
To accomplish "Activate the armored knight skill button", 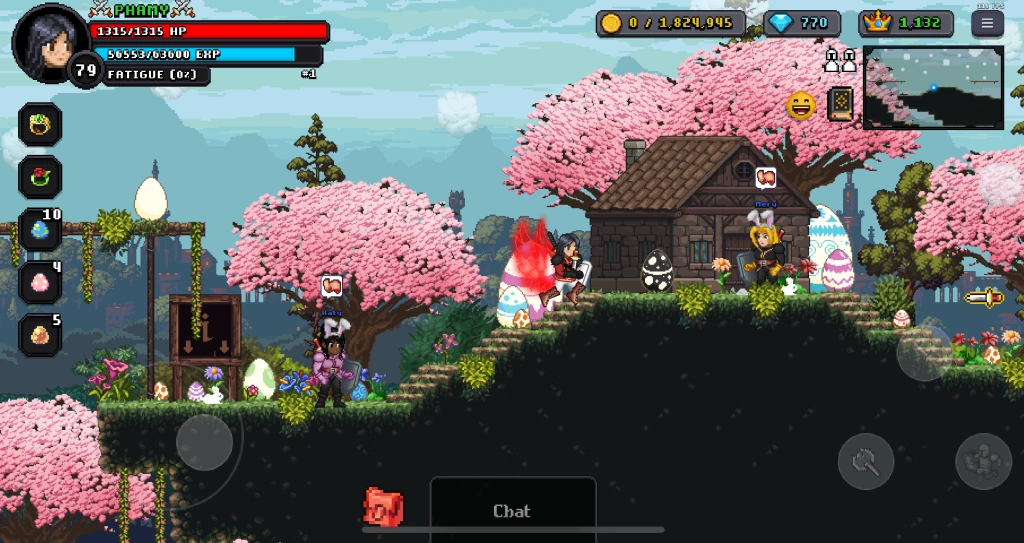I will tap(983, 461).
